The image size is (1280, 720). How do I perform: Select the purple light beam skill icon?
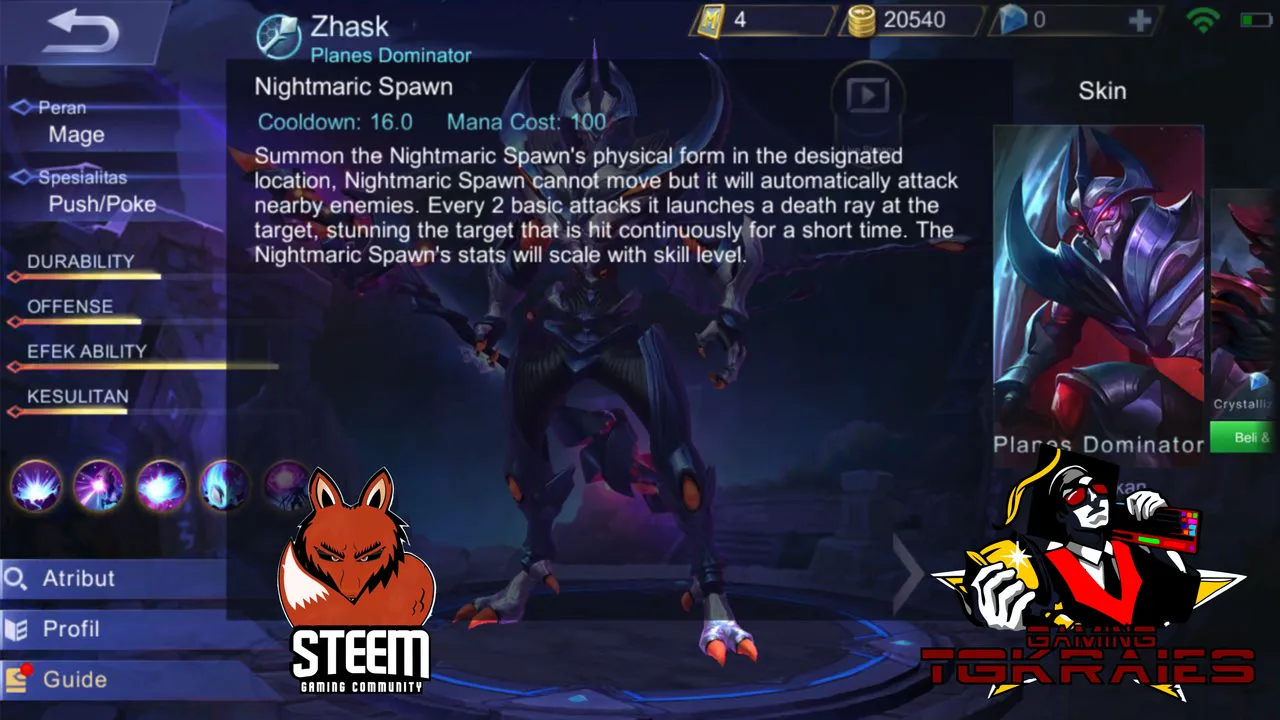[x=98, y=486]
